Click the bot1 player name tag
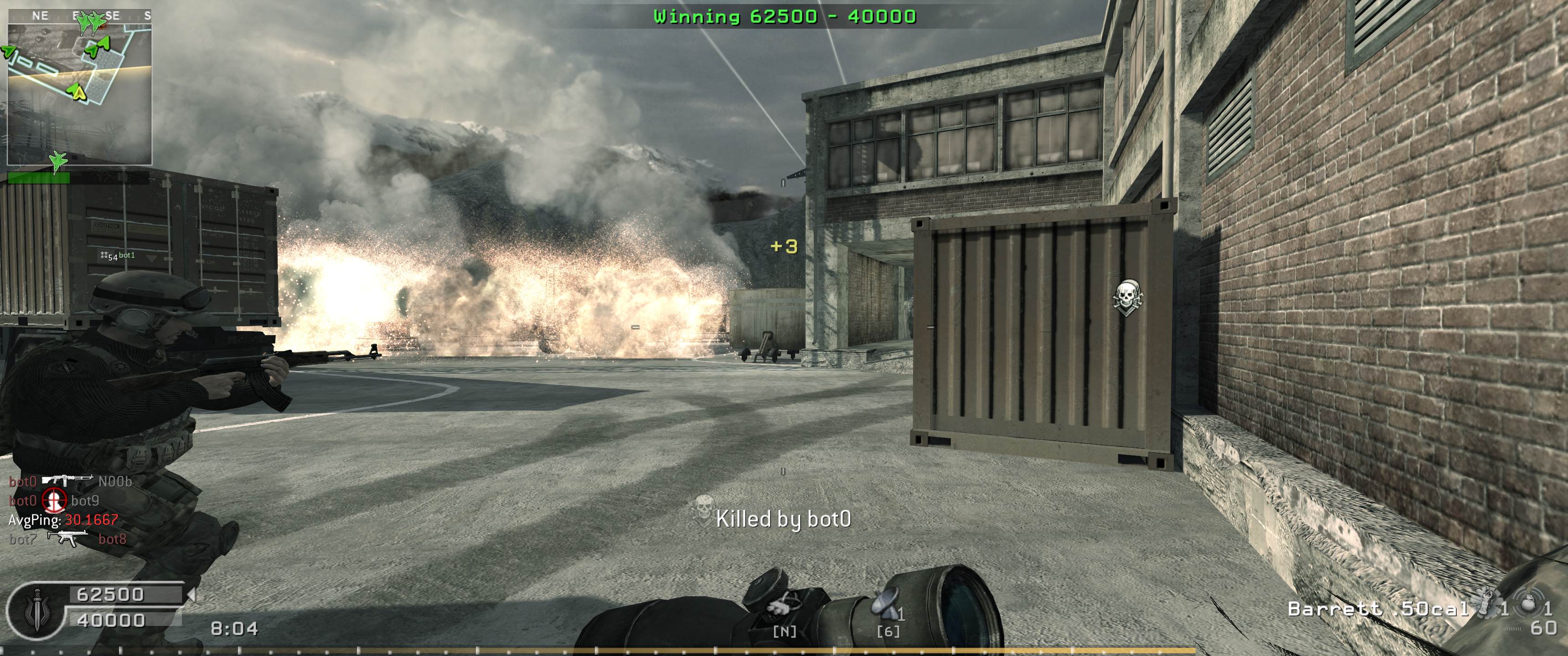The height and width of the screenshot is (656, 1568). pos(127,256)
